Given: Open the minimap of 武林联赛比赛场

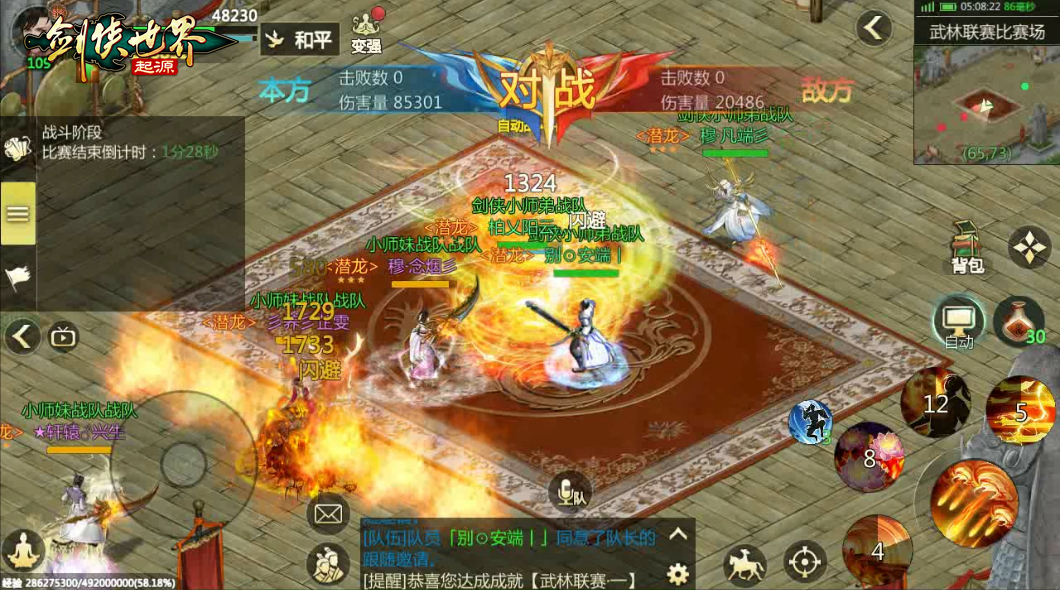Looking at the screenshot, I should coord(985,104).
